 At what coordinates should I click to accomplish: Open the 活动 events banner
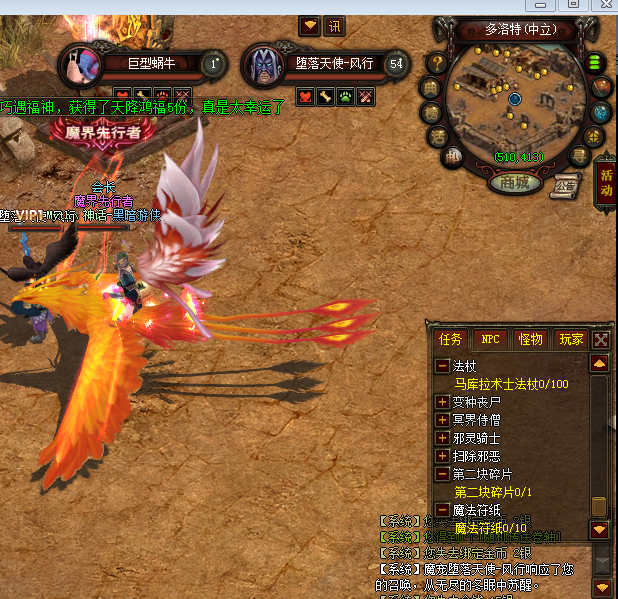coord(605,183)
